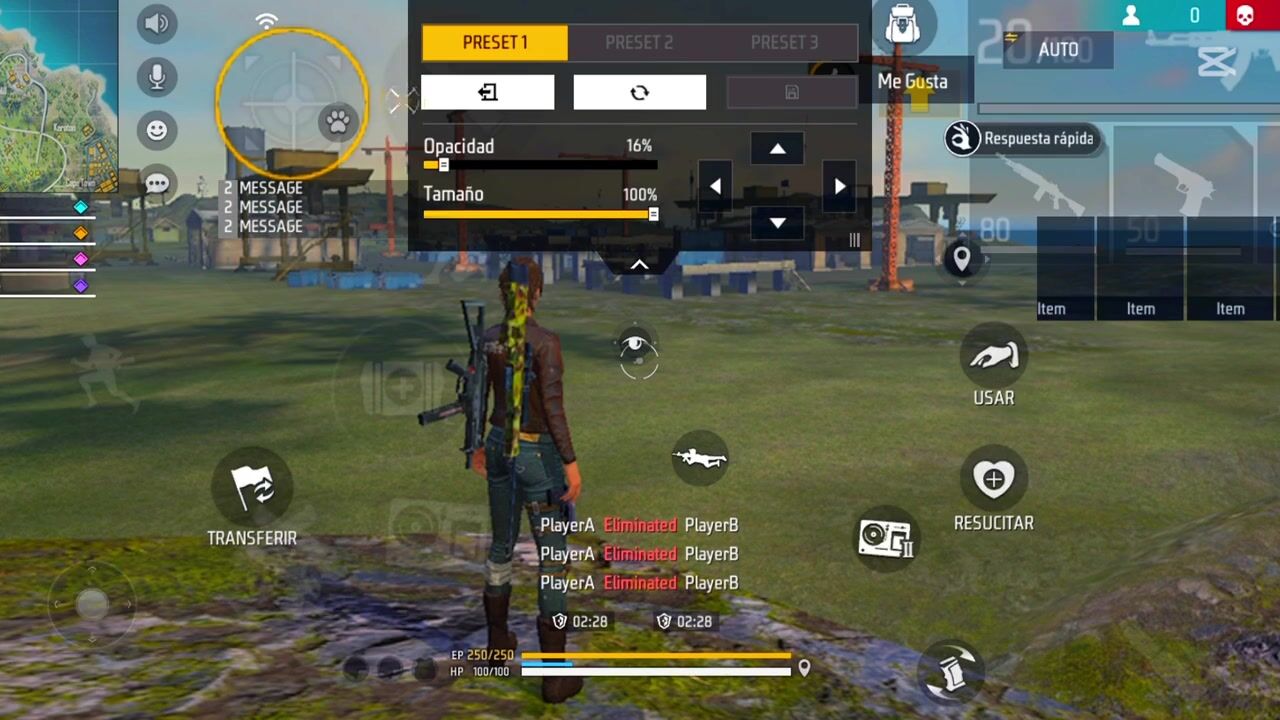The height and width of the screenshot is (720, 1280).
Task: Switch to the PRESET 2 tab
Action: (x=639, y=43)
